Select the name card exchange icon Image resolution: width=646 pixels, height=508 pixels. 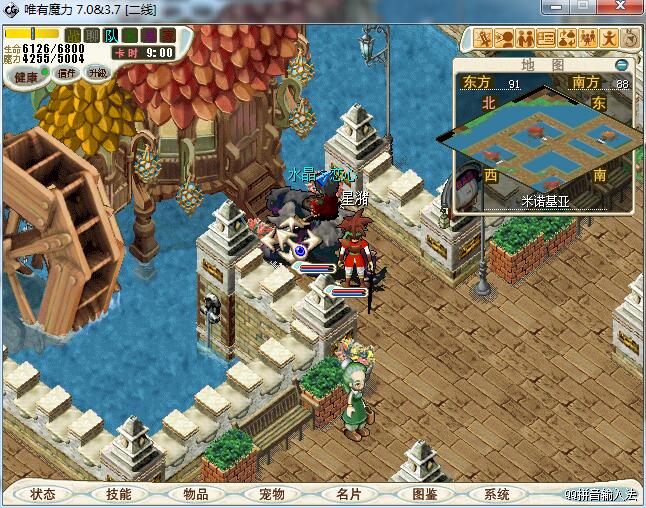pyautogui.click(x=546, y=39)
